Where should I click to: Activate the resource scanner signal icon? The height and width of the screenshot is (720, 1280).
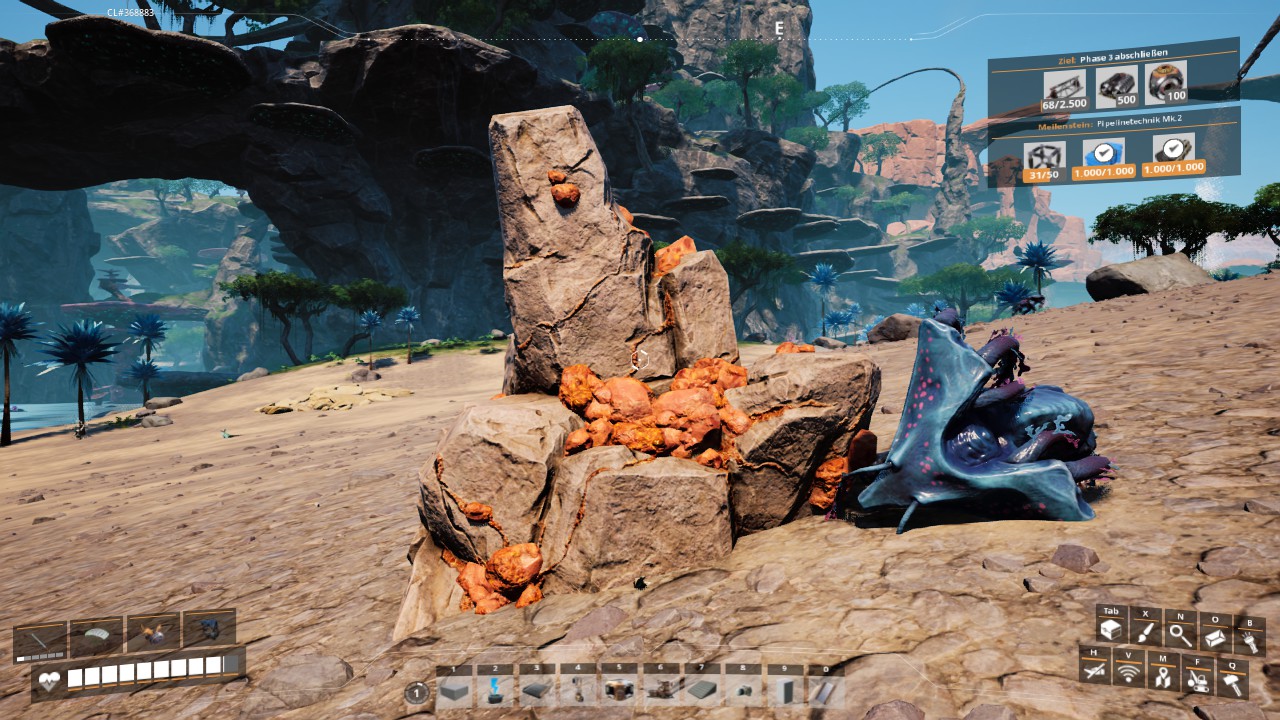(1129, 673)
